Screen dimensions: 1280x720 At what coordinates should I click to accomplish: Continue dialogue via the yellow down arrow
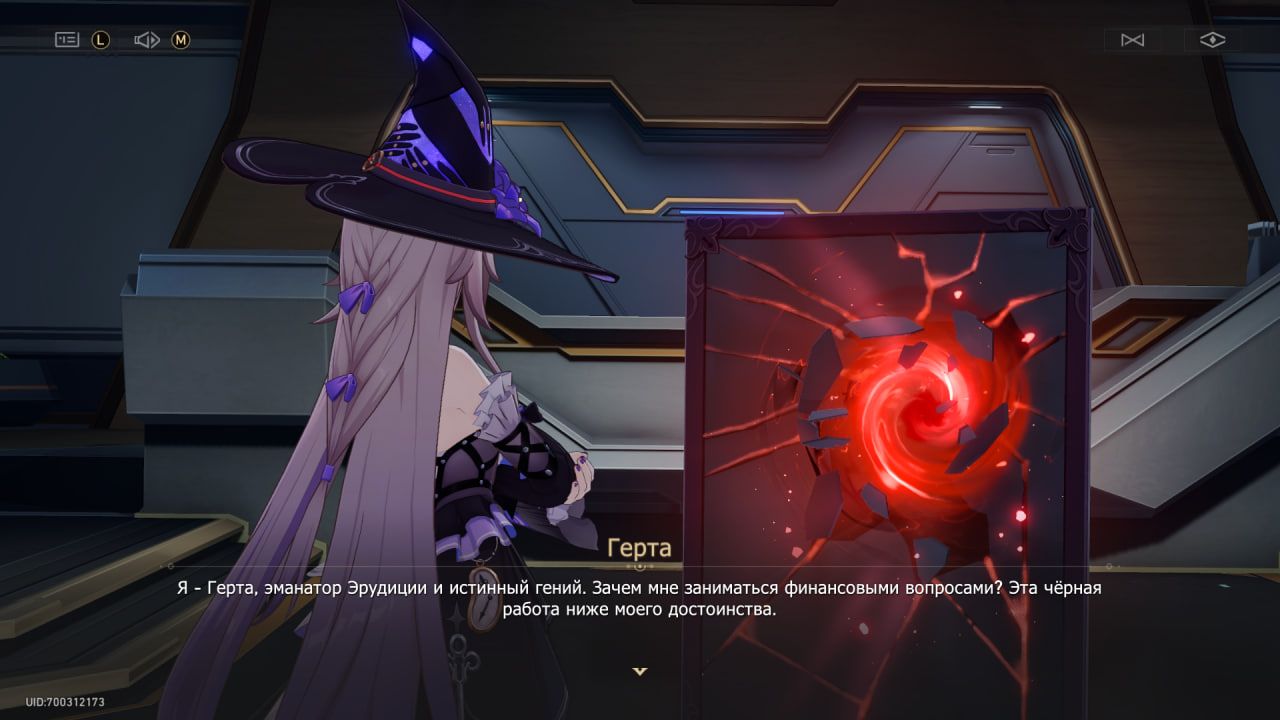coord(640,672)
